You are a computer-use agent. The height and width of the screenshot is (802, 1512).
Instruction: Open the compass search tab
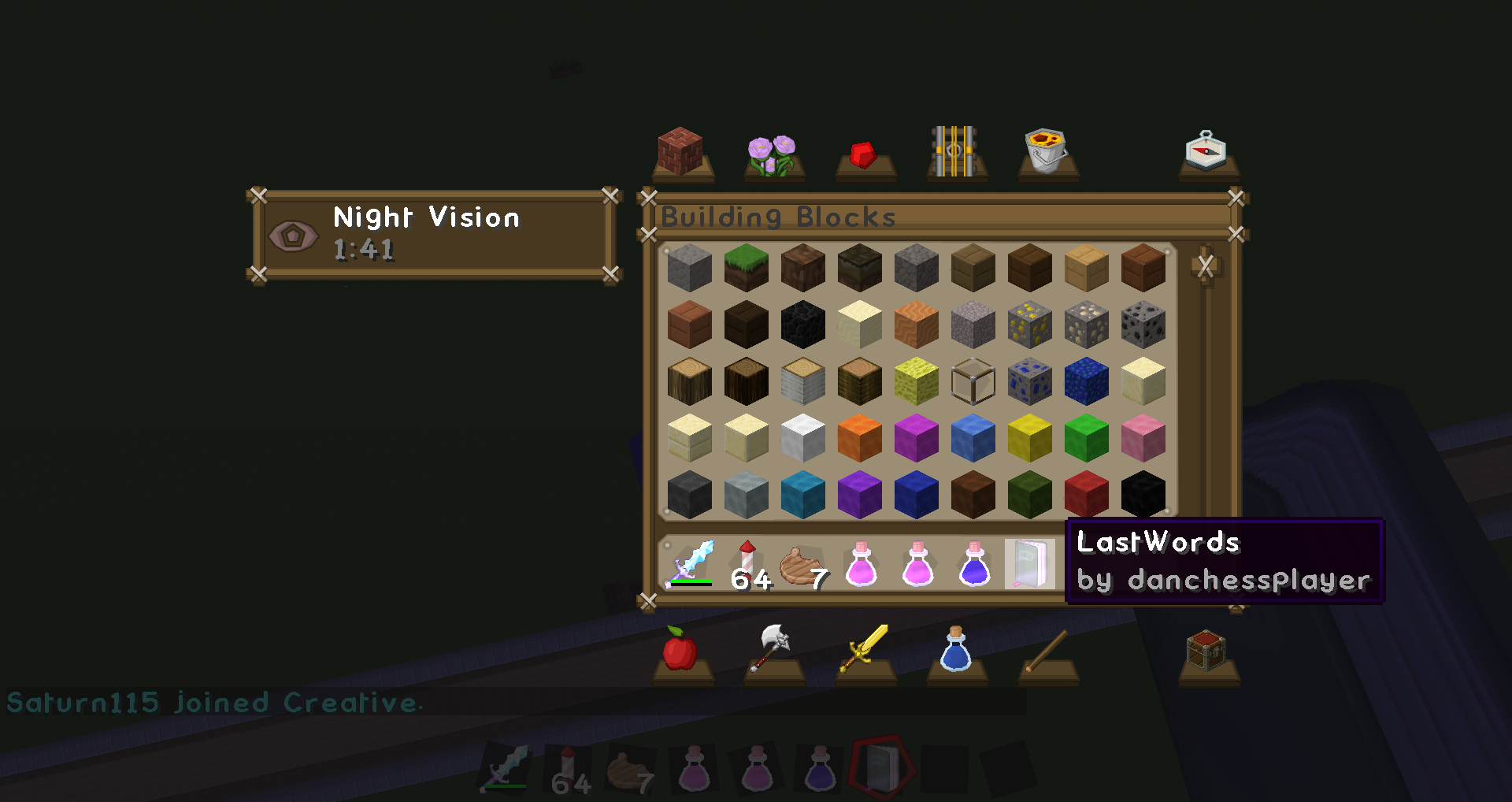[1206, 151]
